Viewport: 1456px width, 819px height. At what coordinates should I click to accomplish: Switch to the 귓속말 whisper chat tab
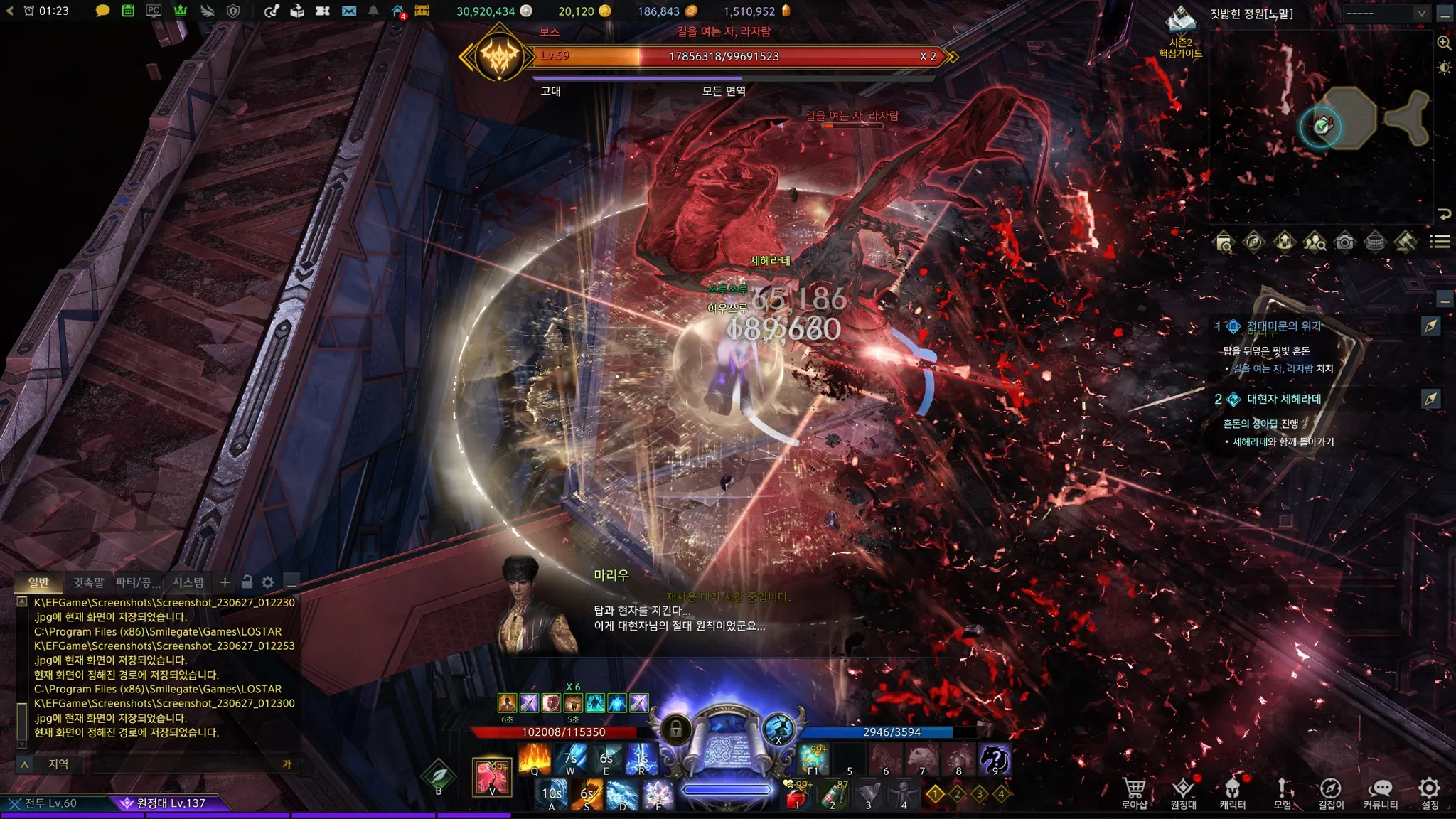(x=88, y=582)
